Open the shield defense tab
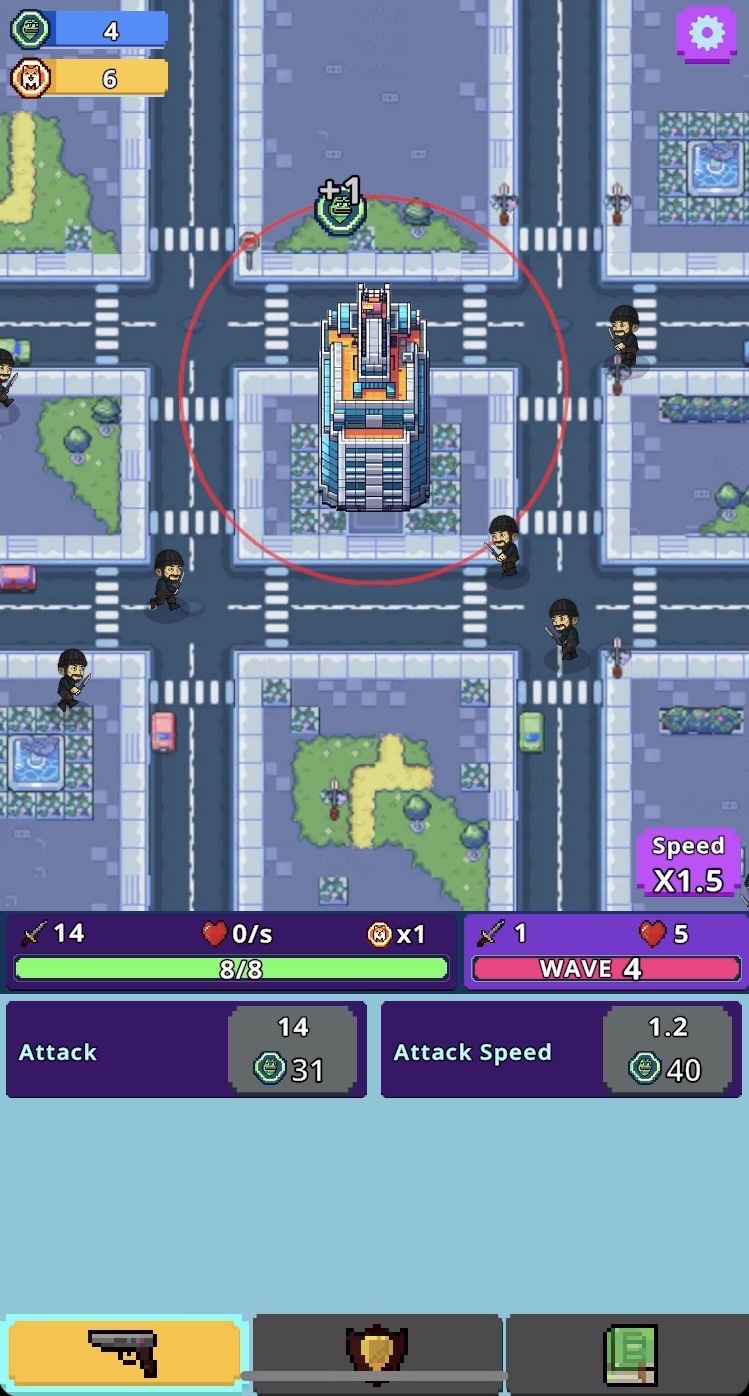The image size is (749, 1396). click(x=377, y=1353)
